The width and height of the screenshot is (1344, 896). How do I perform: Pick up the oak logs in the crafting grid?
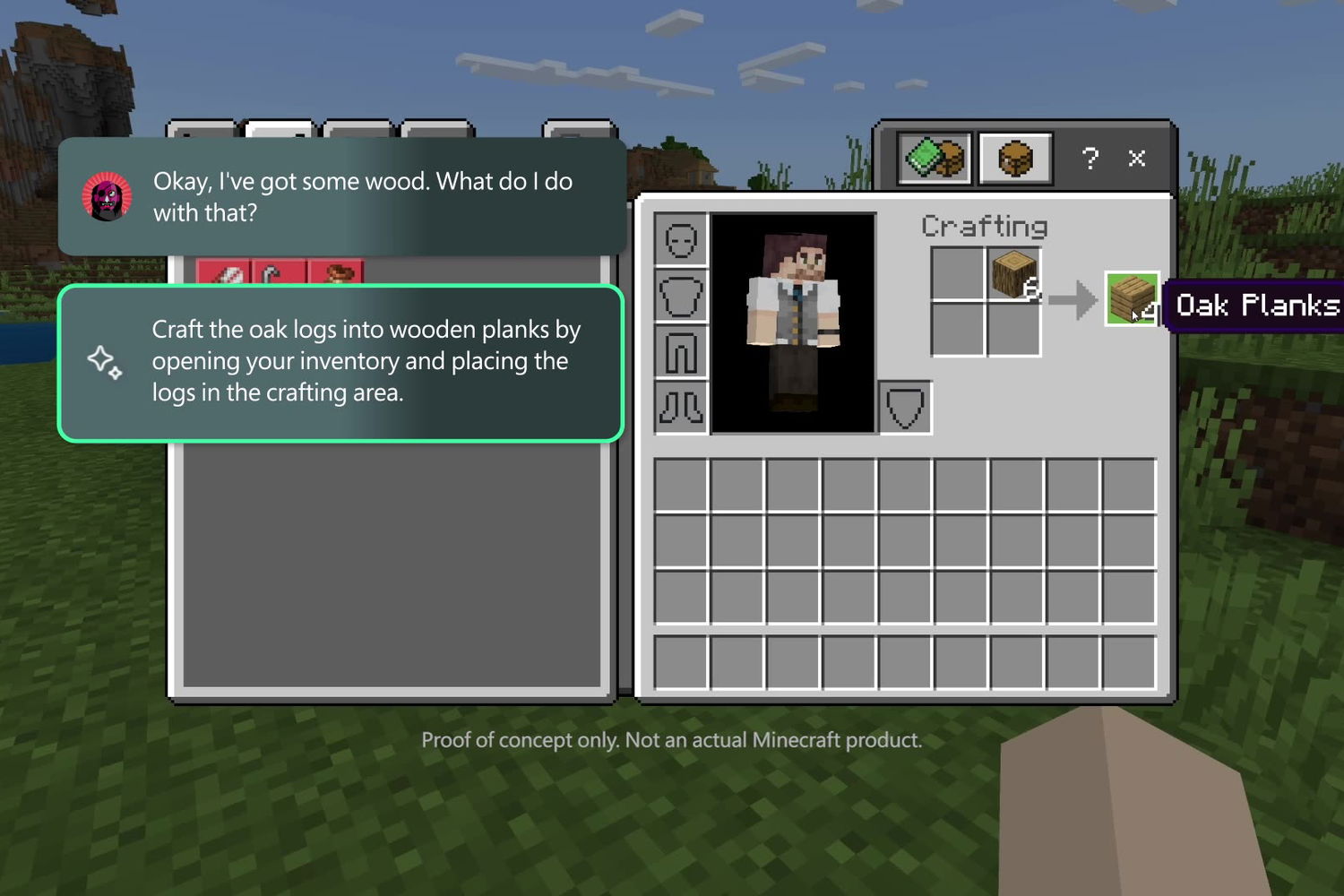click(x=1013, y=274)
